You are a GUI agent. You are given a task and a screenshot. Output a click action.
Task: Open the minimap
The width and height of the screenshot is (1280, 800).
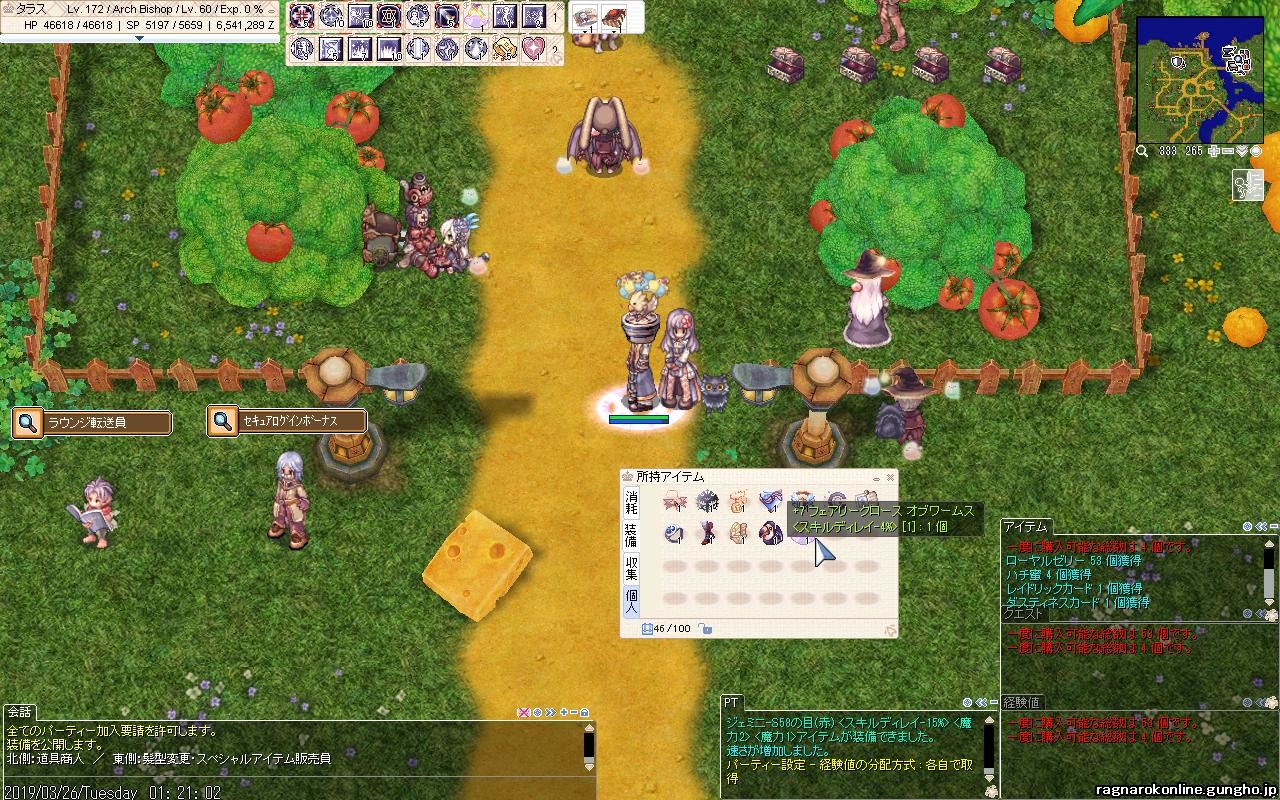click(x=1198, y=82)
